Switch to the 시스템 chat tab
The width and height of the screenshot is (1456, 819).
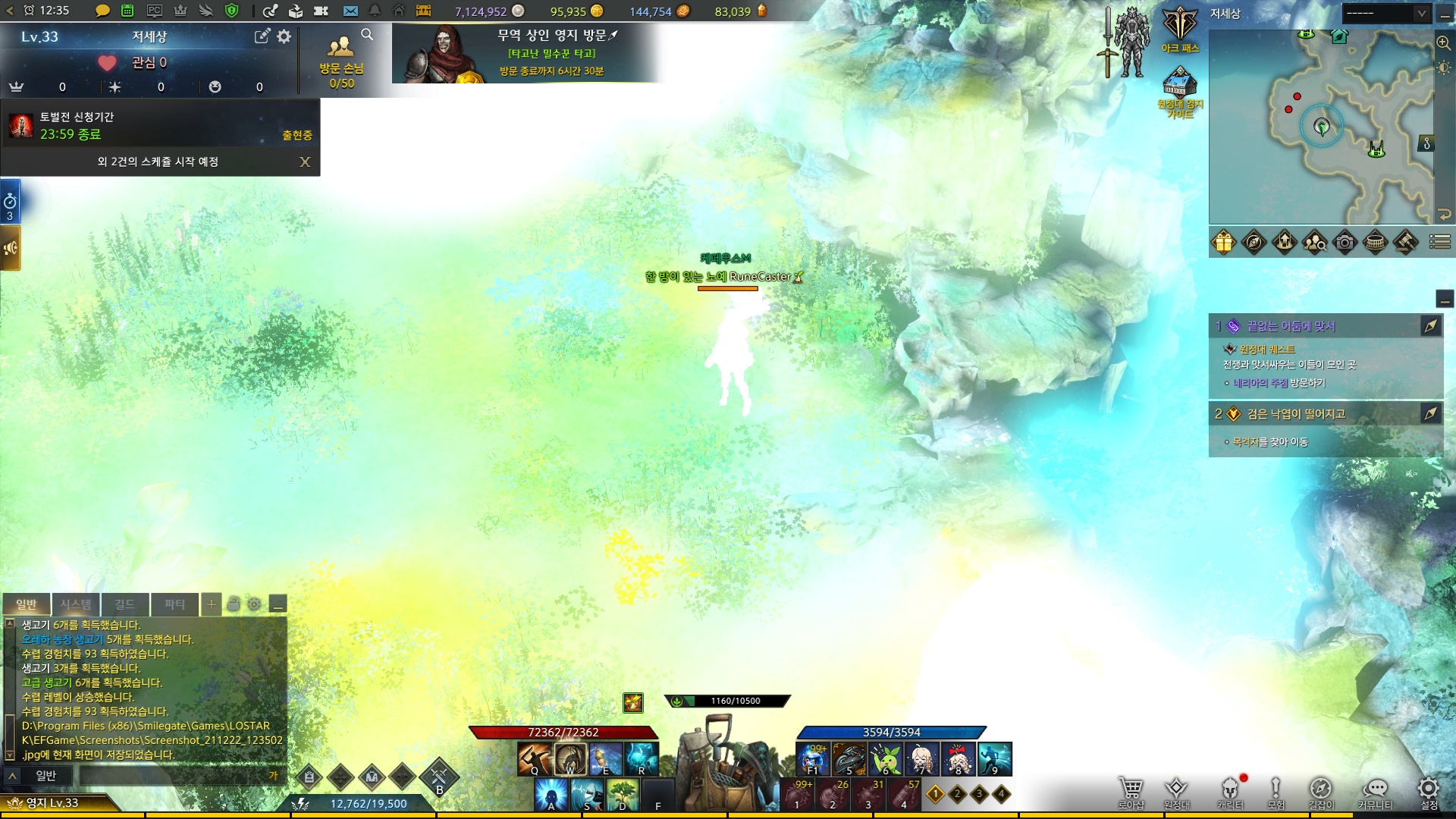point(76,604)
